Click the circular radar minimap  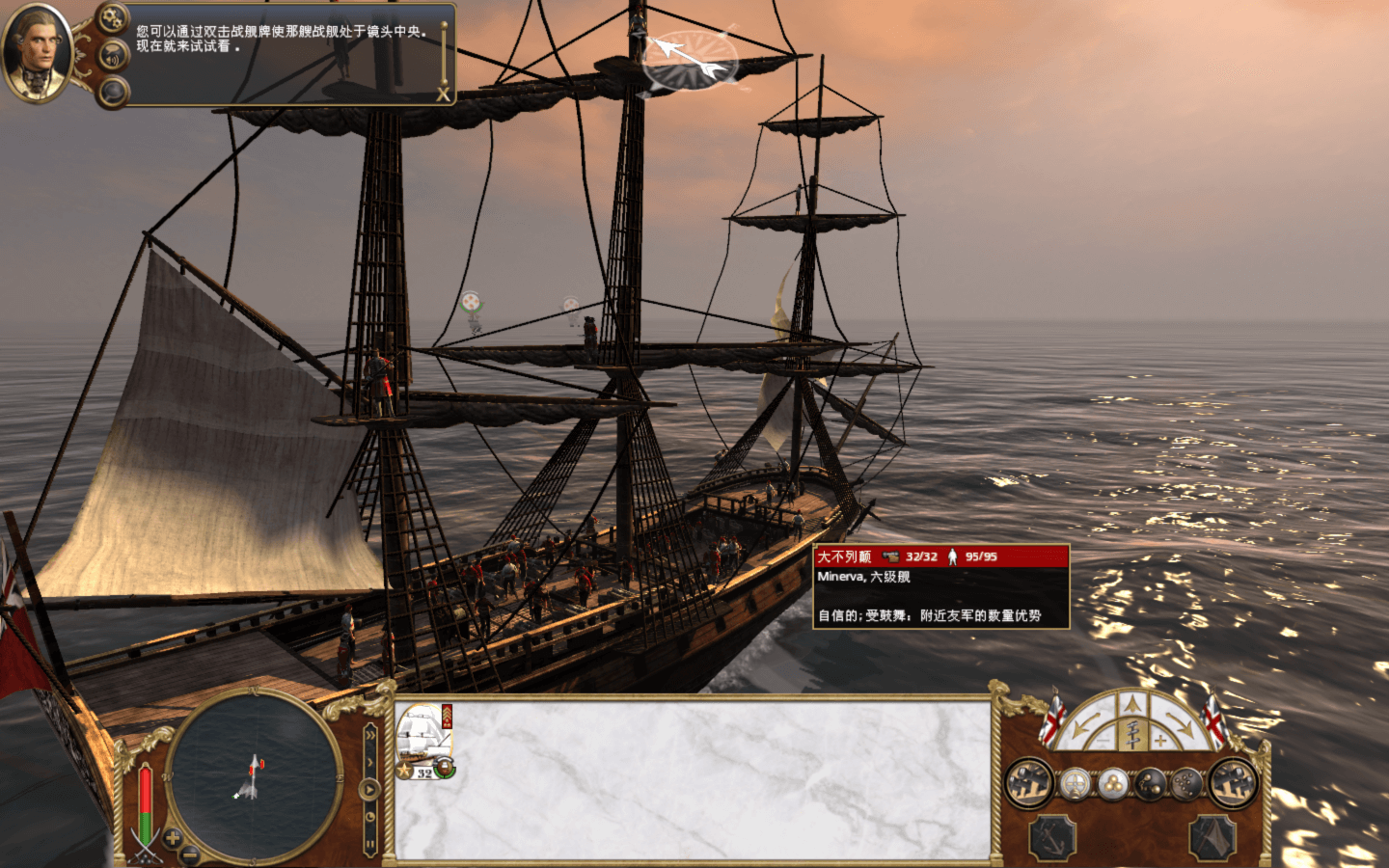tap(254, 775)
